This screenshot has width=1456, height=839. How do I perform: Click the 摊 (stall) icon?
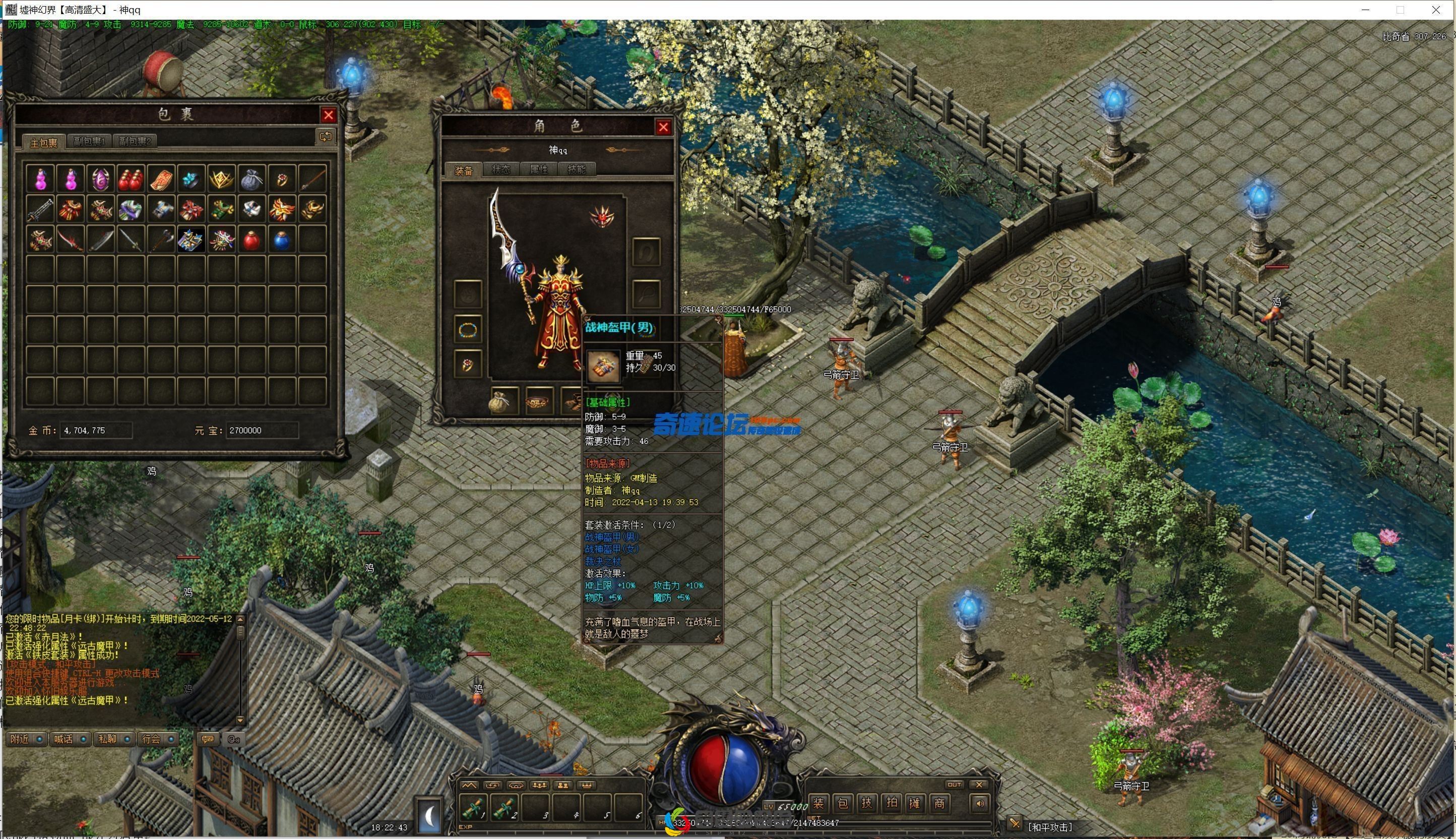[916, 803]
